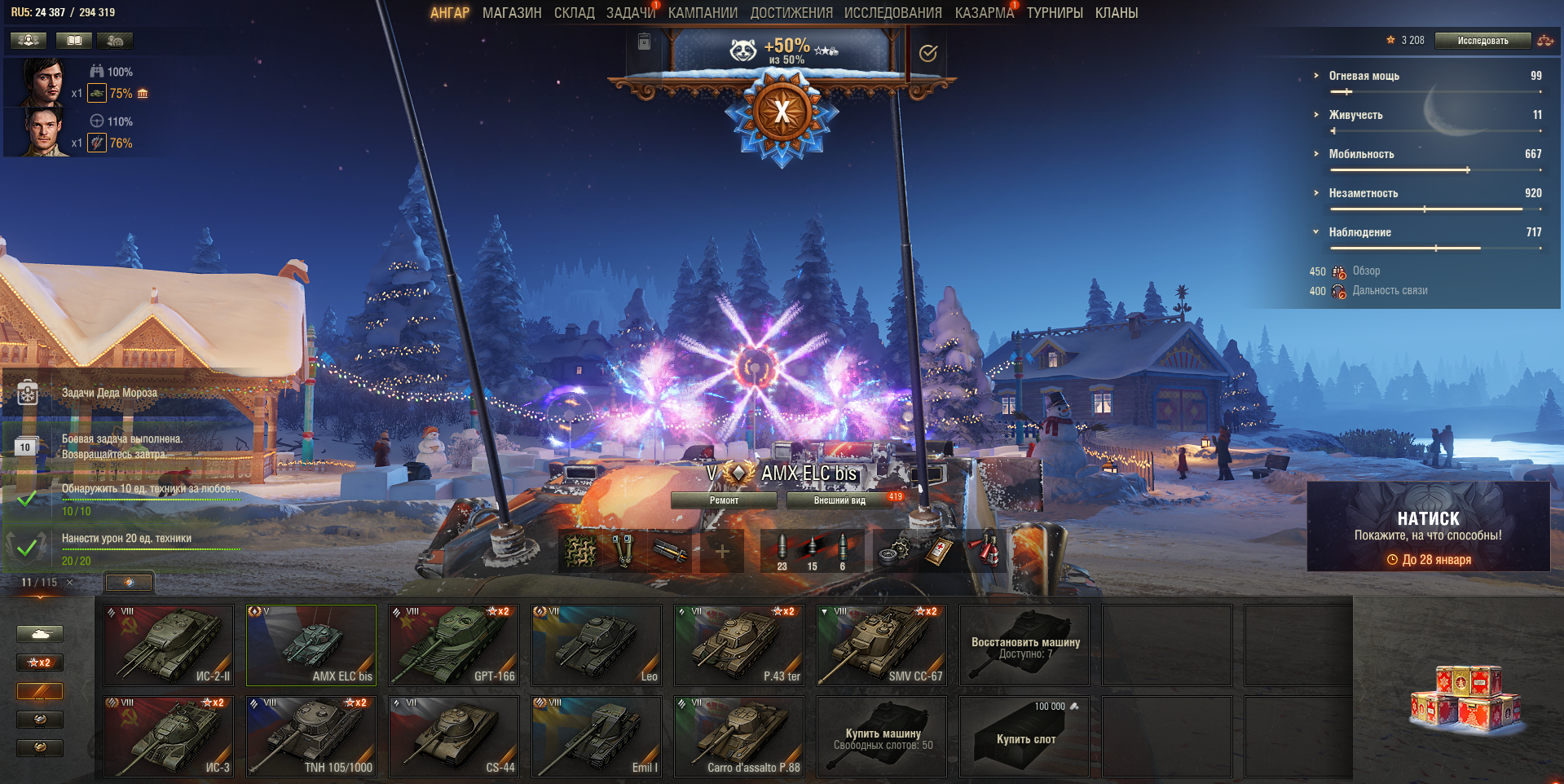1564x784 pixels.
Task: Show the ДОСТИЖЕНИЯ achievements page
Action: pyautogui.click(x=791, y=13)
